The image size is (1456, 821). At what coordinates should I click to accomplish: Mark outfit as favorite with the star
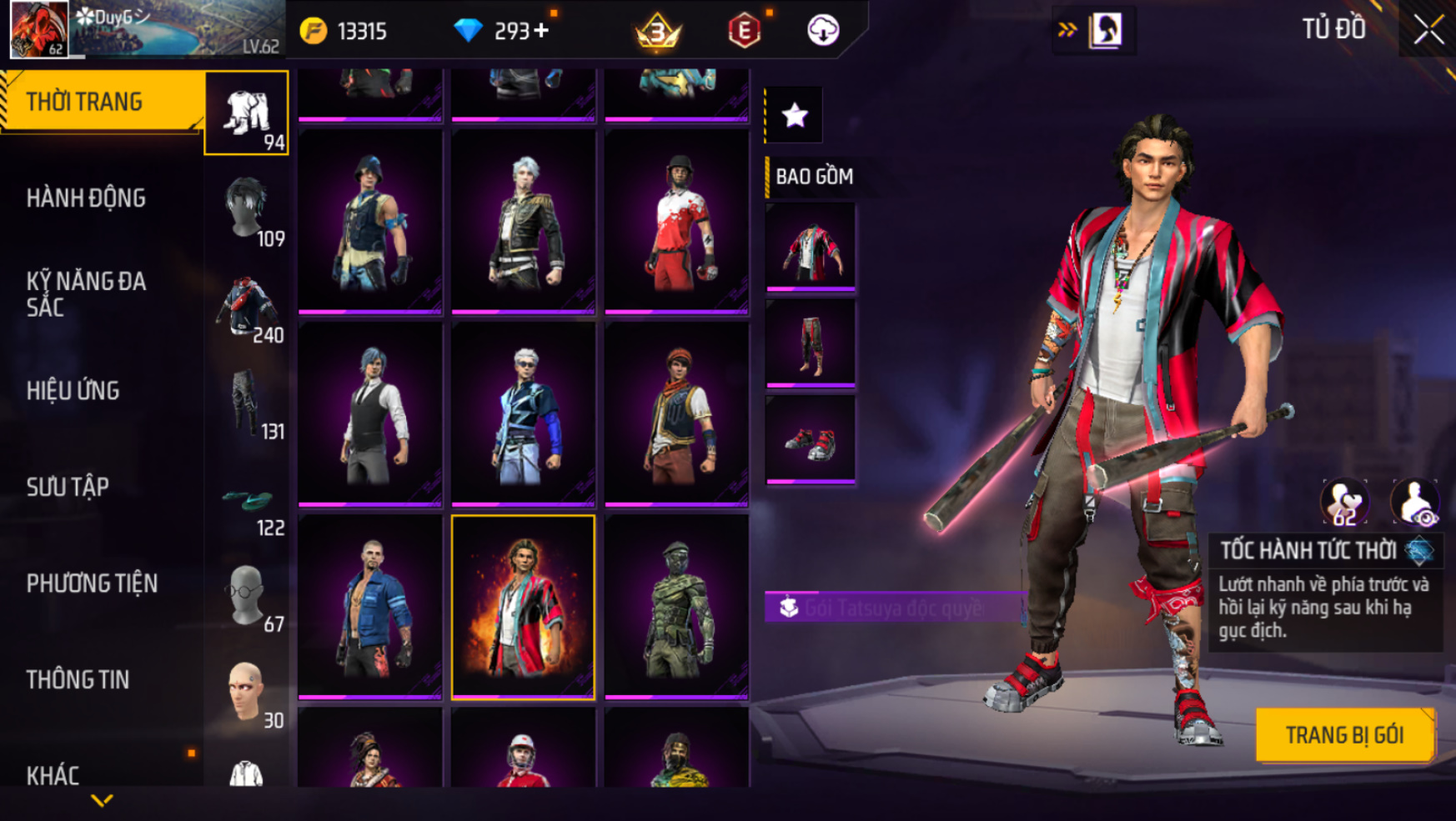(x=795, y=115)
